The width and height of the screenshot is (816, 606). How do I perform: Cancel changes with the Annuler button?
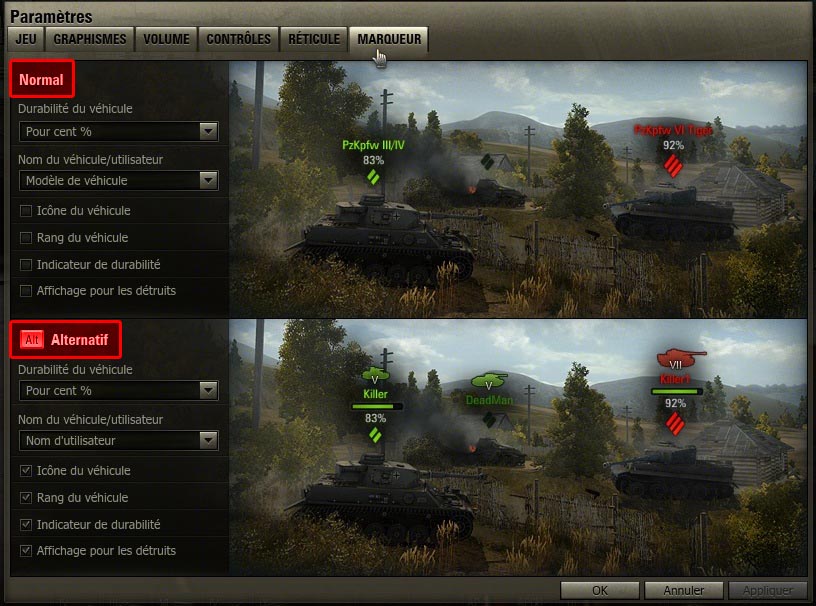click(x=684, y=590)
